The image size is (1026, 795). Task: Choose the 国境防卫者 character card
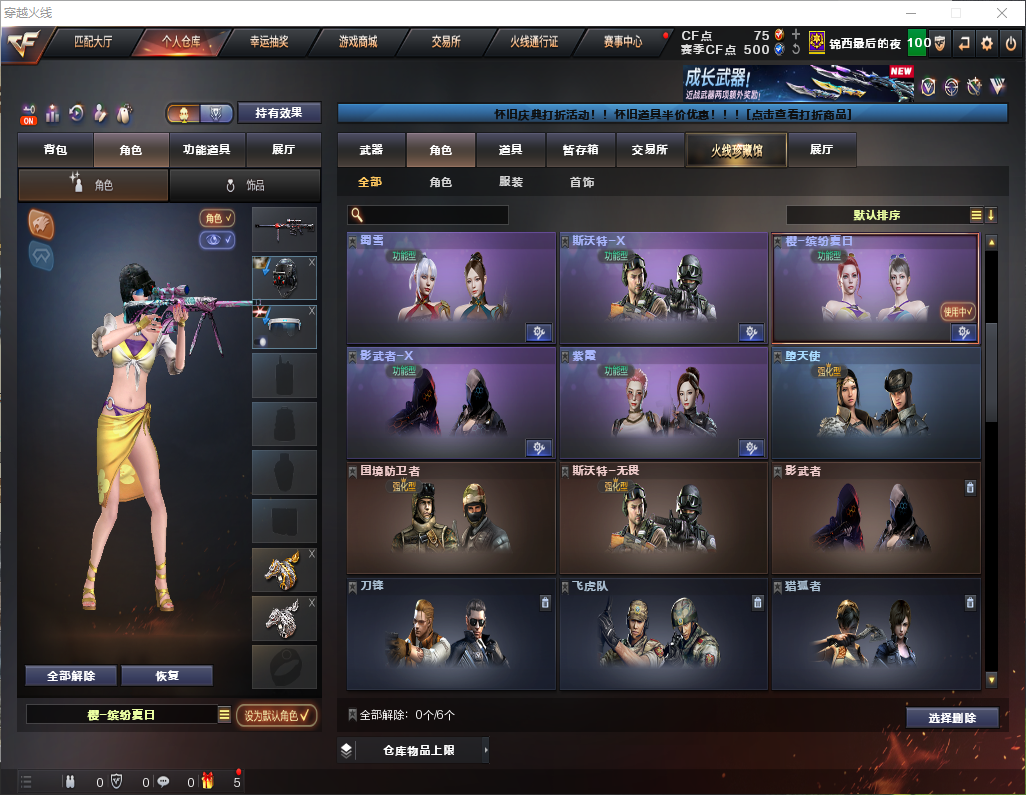tap(450, 518)
